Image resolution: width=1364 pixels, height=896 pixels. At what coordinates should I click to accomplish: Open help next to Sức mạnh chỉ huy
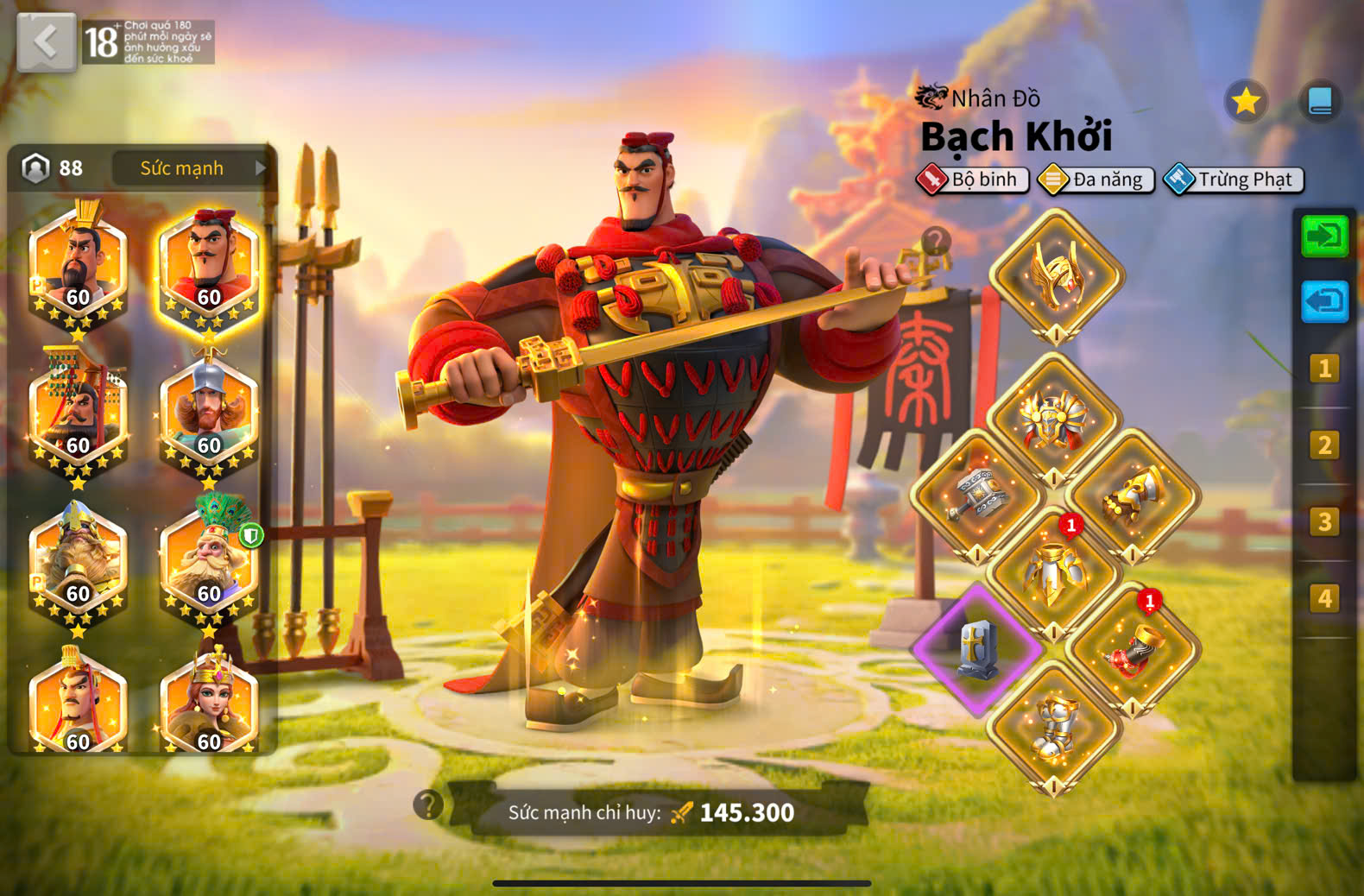coord(428,805)
